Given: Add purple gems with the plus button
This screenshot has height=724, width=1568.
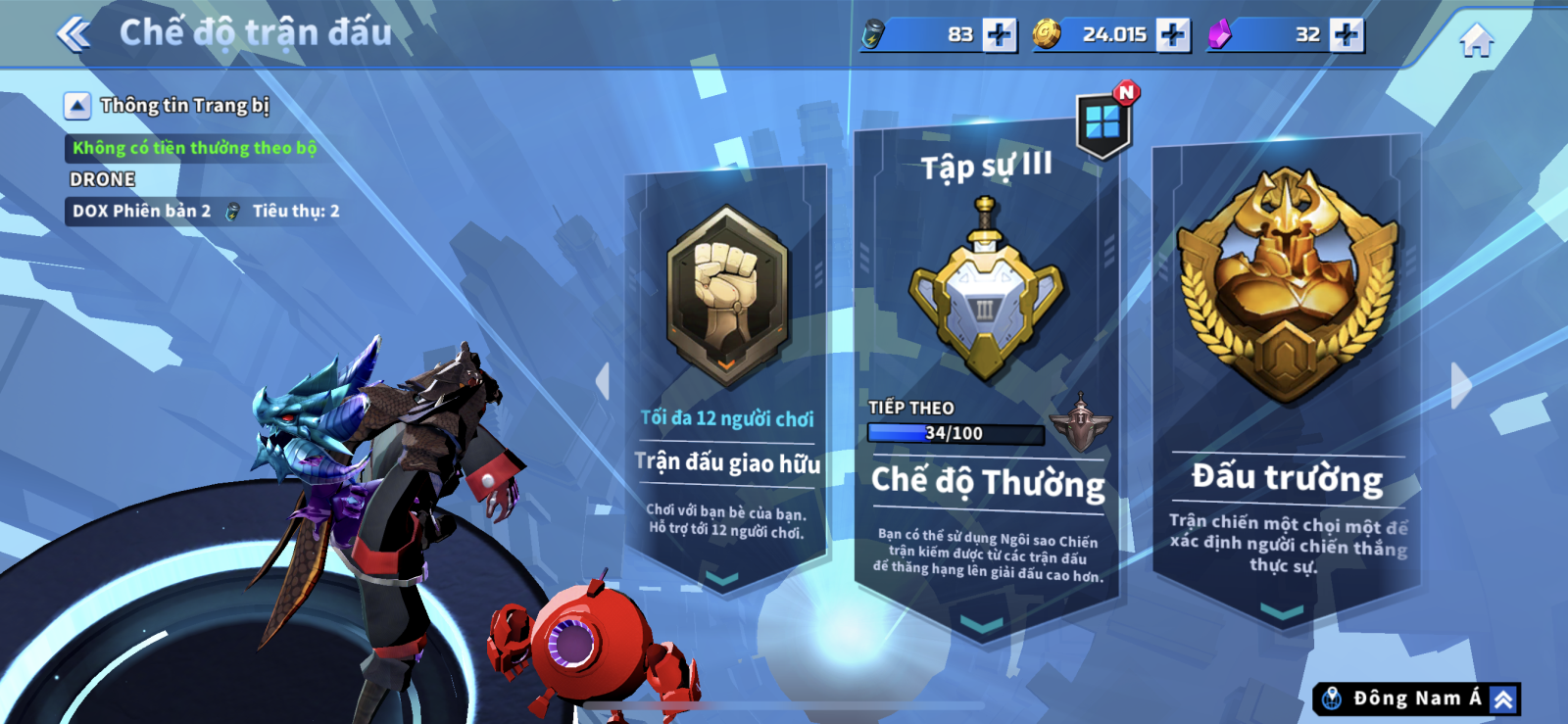Looking at the screenshot, I should 1346,35.
